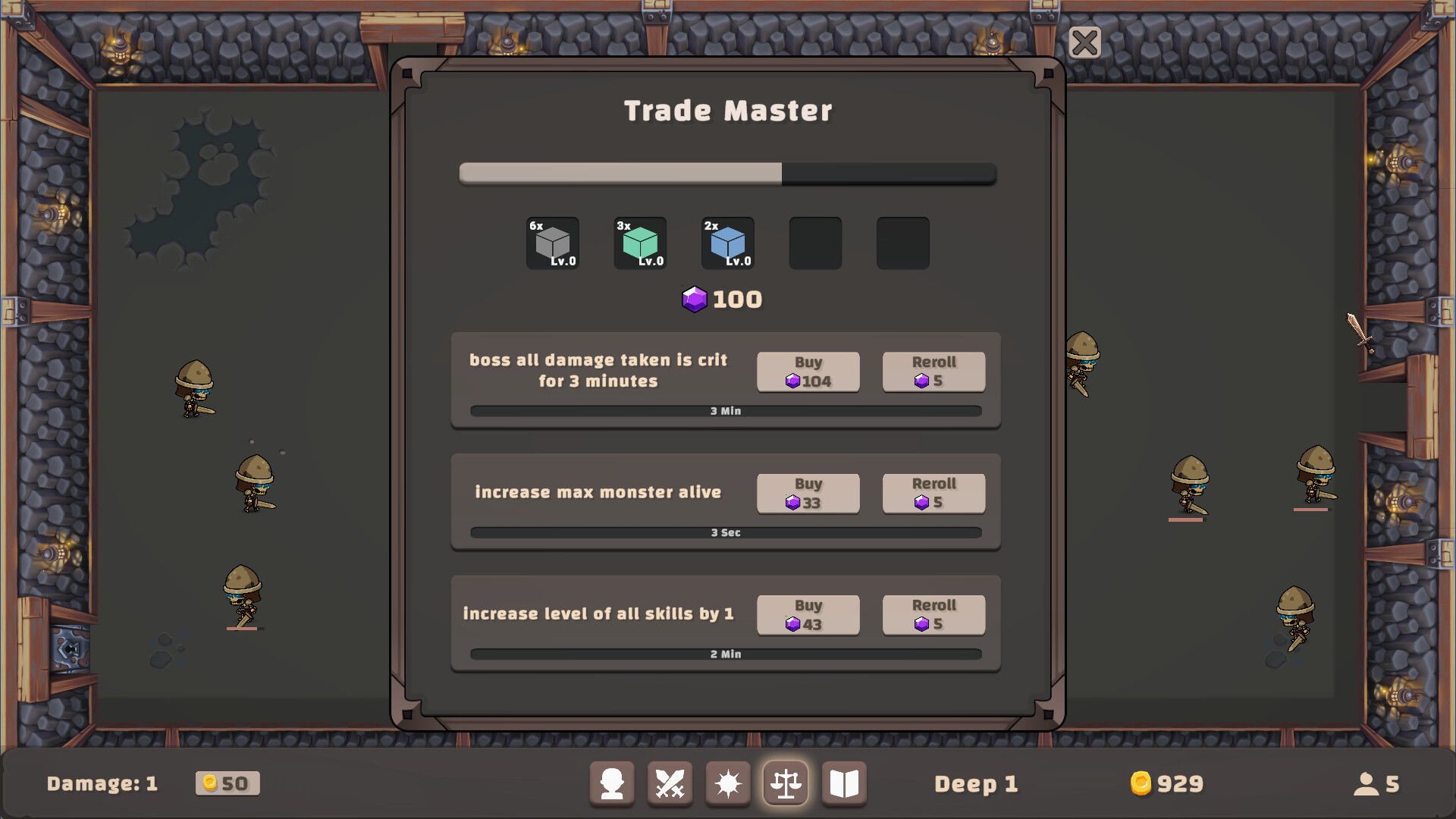
Task: Select the 3x green cube slot
Action: 639,243
